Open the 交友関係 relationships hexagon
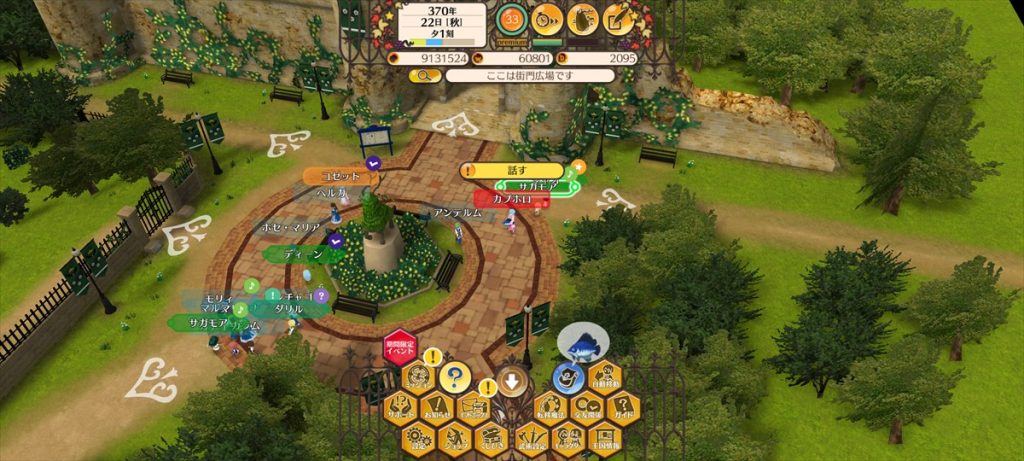The width and height of the screenshot is (1024, 461). click(x=585, y=407)
